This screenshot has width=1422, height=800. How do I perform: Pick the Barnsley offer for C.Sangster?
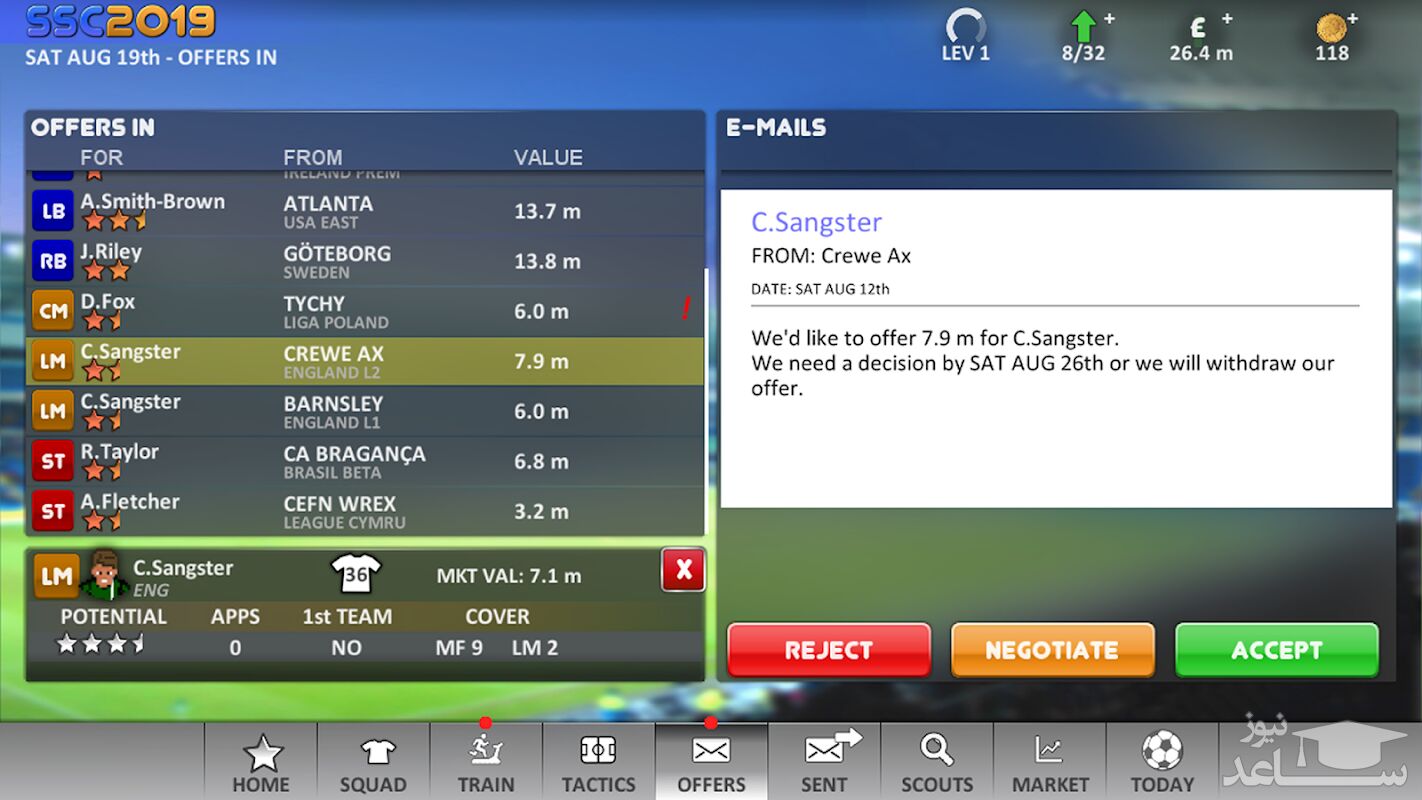point(365,411)
